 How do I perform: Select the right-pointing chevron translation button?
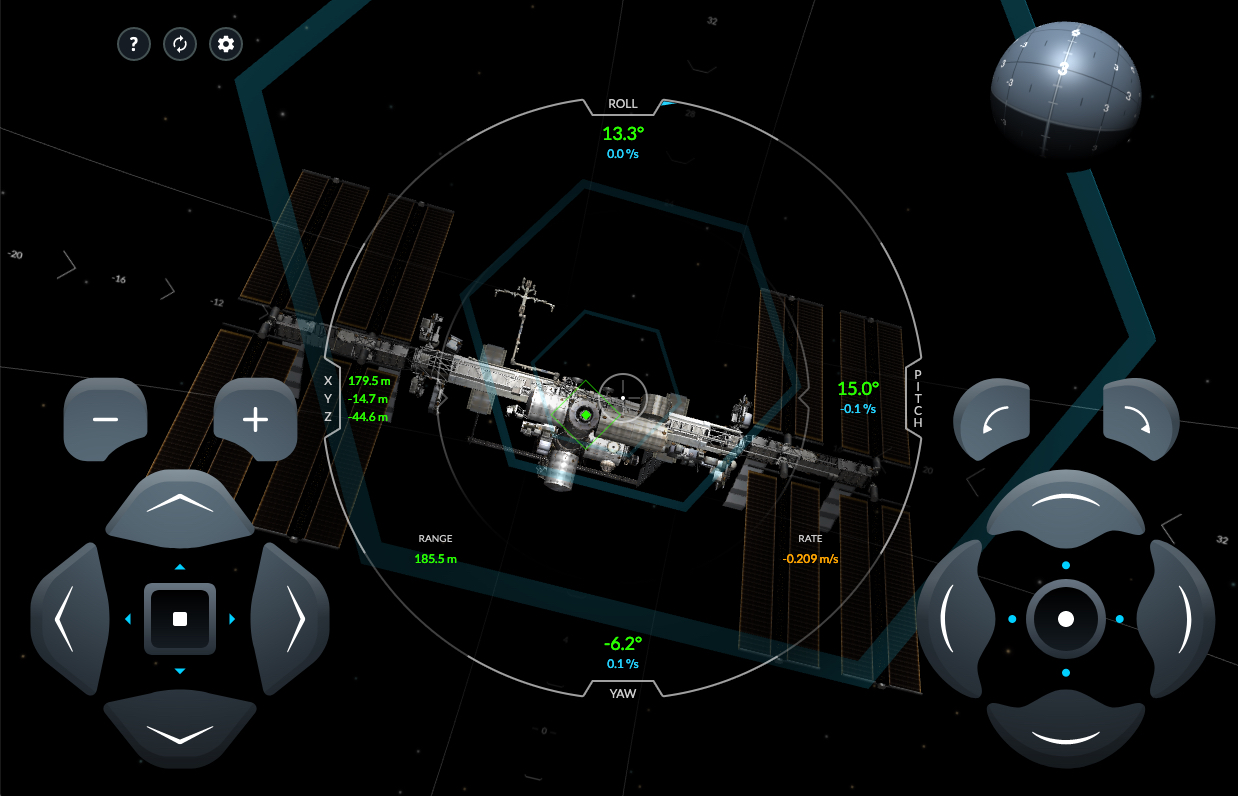[293, 619]
